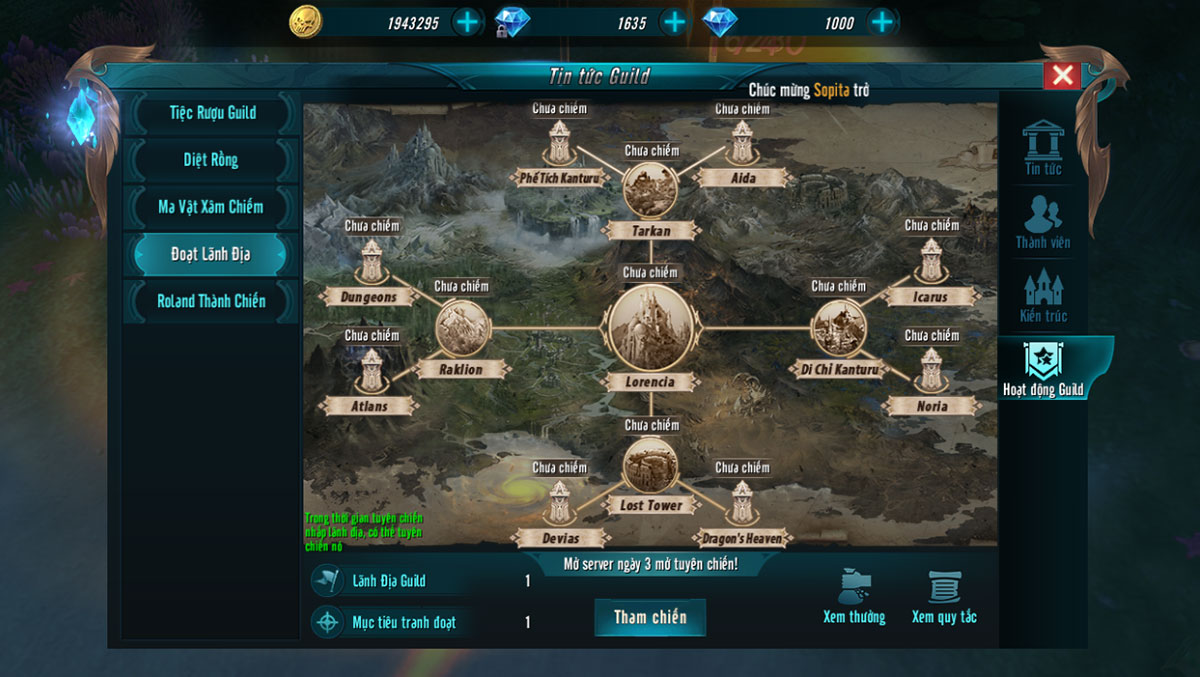The height and width of the screenshot is (677, 1200).
Task: Select the Hoạt động Guild tab
Action: [x=1043, y=368]
